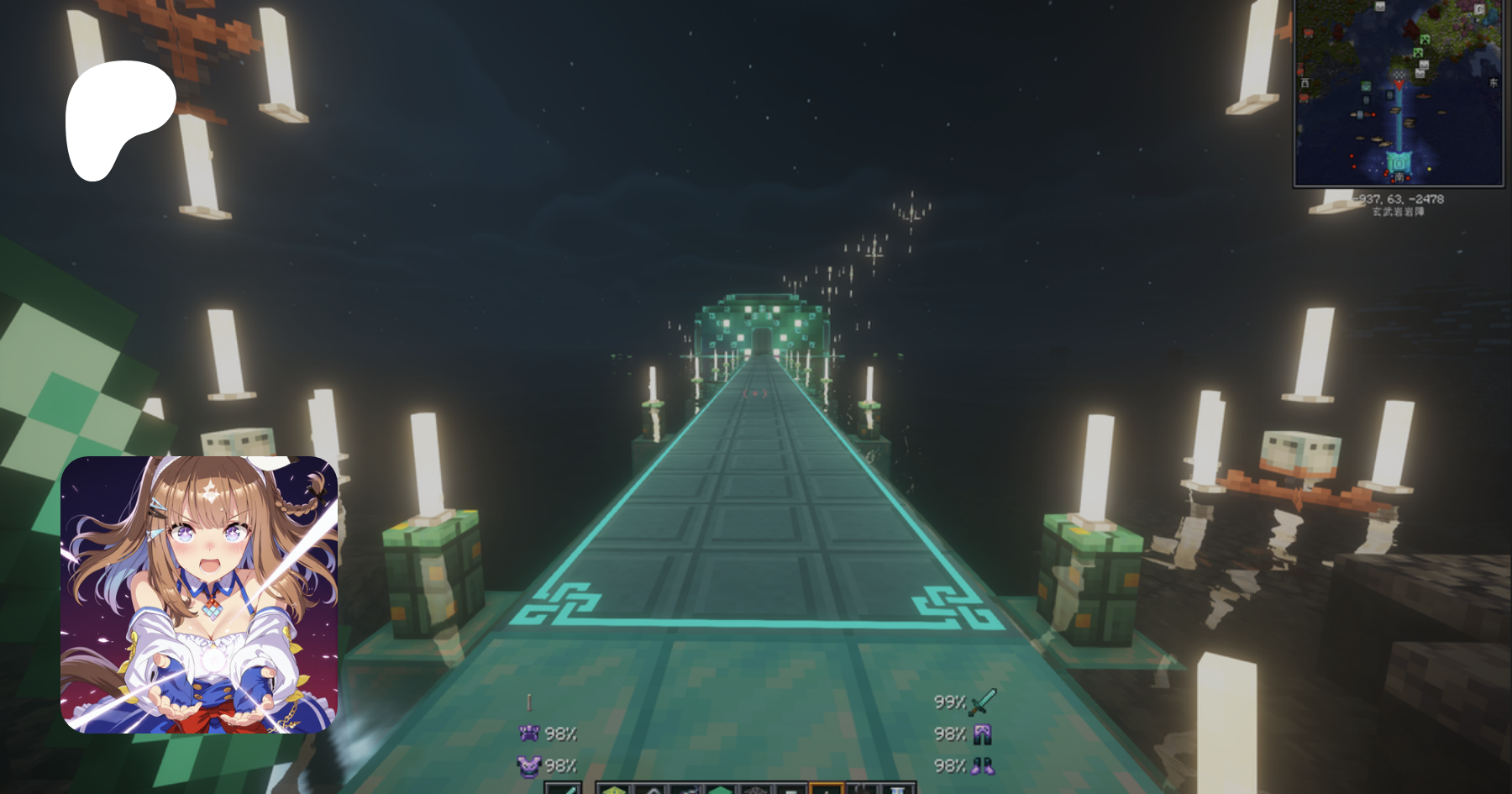This screenshot has width=1512, height=794.
Task: Open the white Patreon logo
Action: [x=120, y=119]
